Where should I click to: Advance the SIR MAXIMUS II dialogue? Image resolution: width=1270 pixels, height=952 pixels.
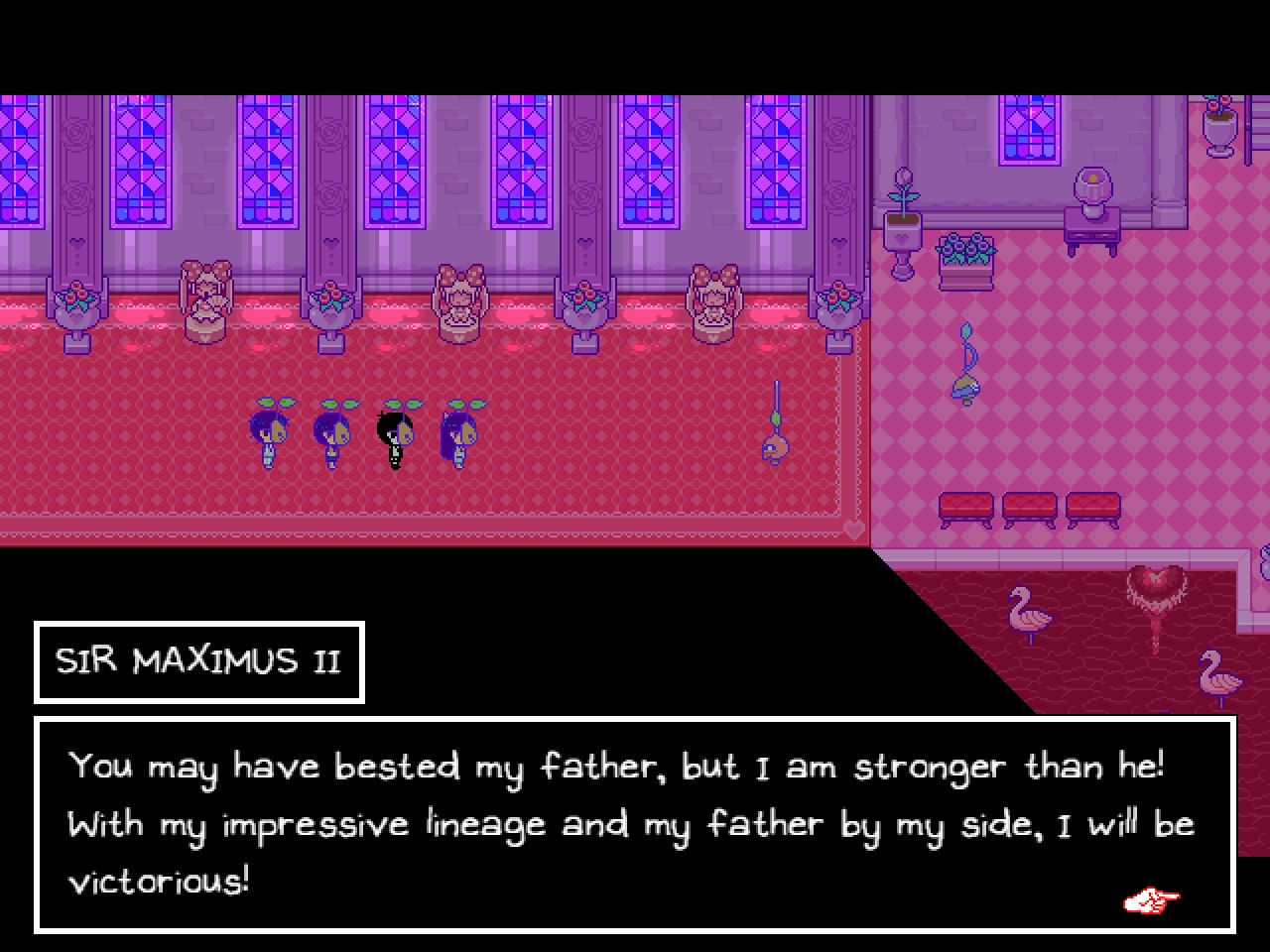point(1151,900)
